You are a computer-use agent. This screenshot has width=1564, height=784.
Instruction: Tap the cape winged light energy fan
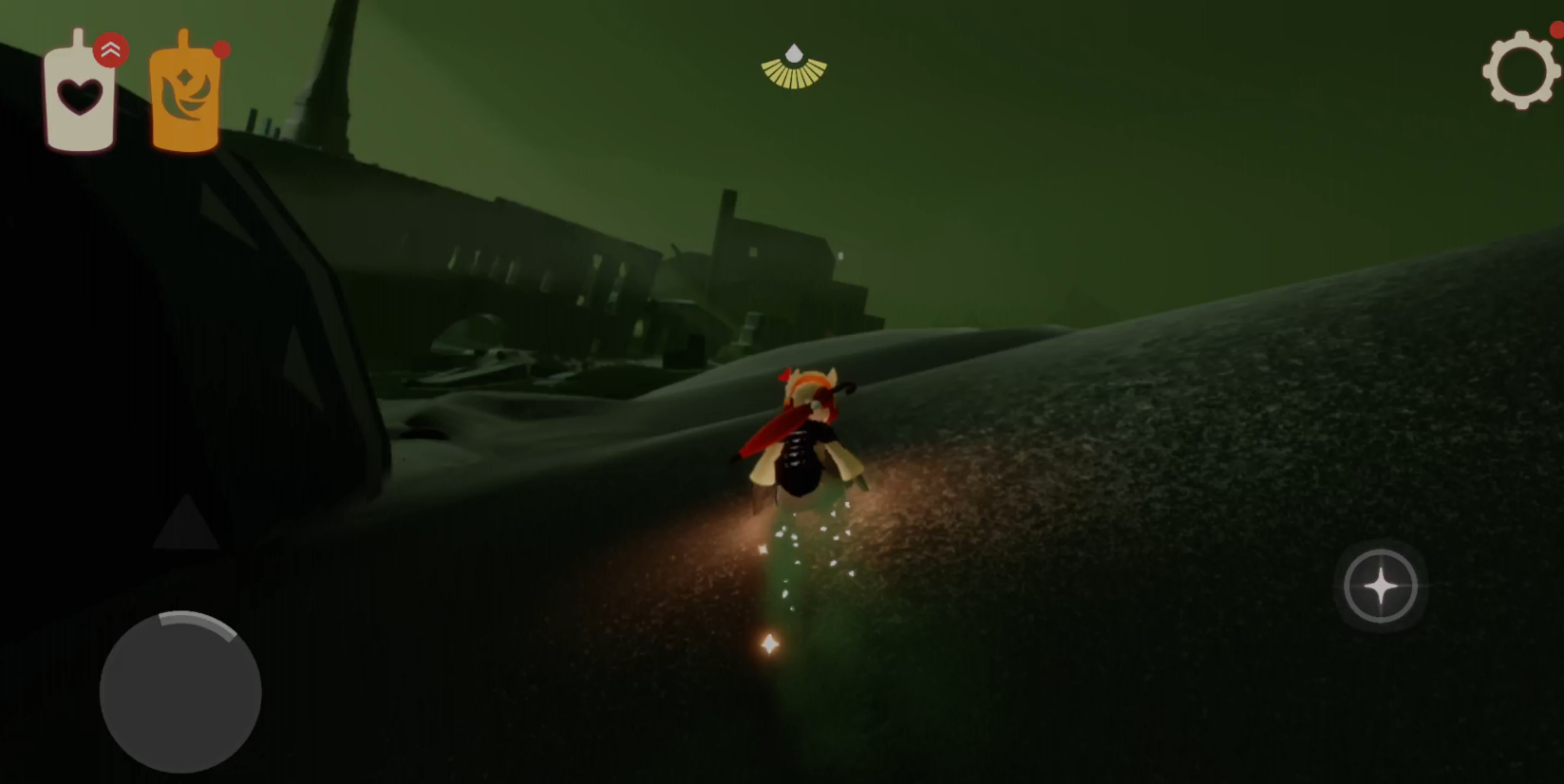pyautogui.click(x=794, y=68)
